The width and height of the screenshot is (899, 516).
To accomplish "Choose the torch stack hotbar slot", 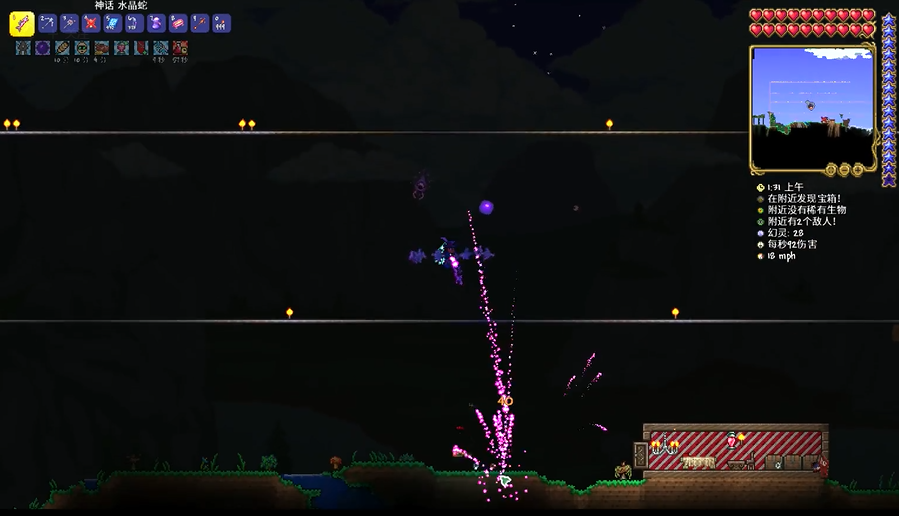I will (x=221, y=24).
